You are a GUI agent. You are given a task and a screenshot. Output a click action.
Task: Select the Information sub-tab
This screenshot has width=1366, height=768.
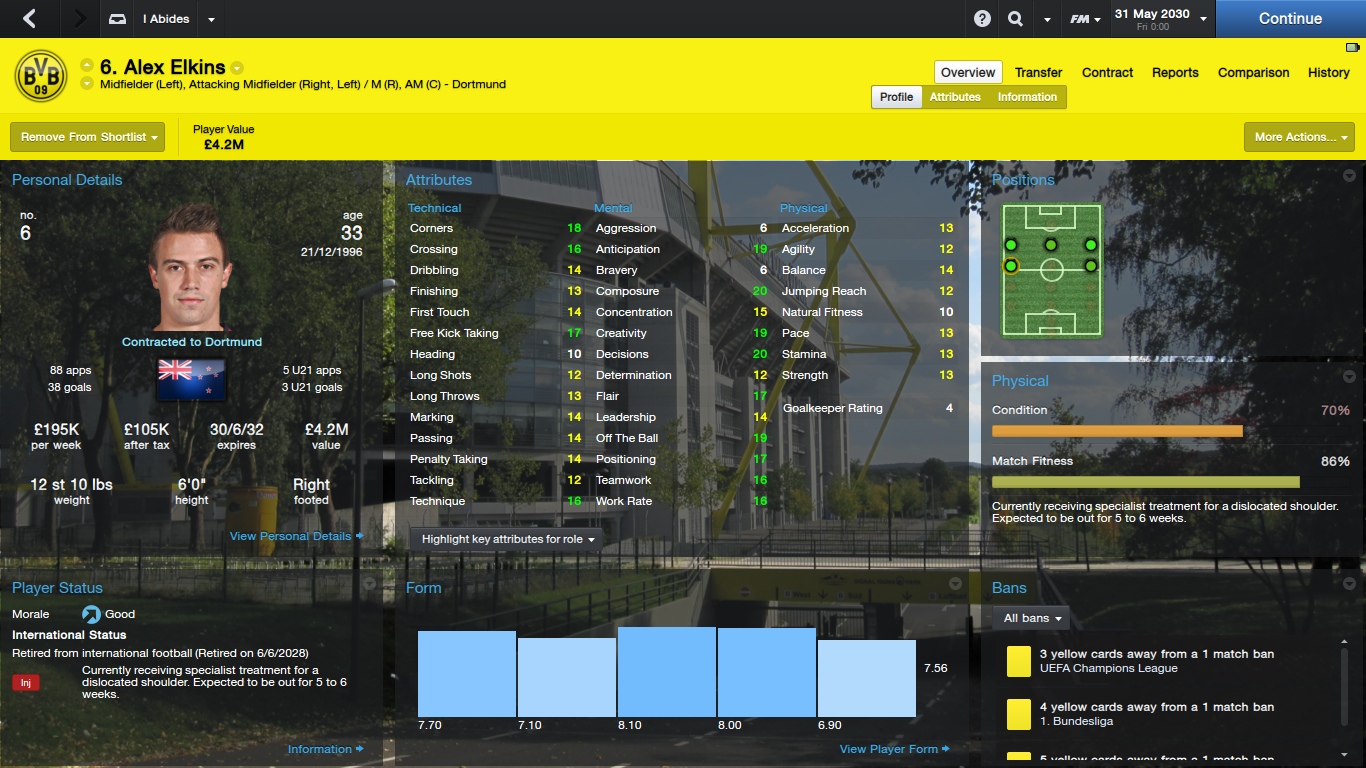tap(1027, 97)
